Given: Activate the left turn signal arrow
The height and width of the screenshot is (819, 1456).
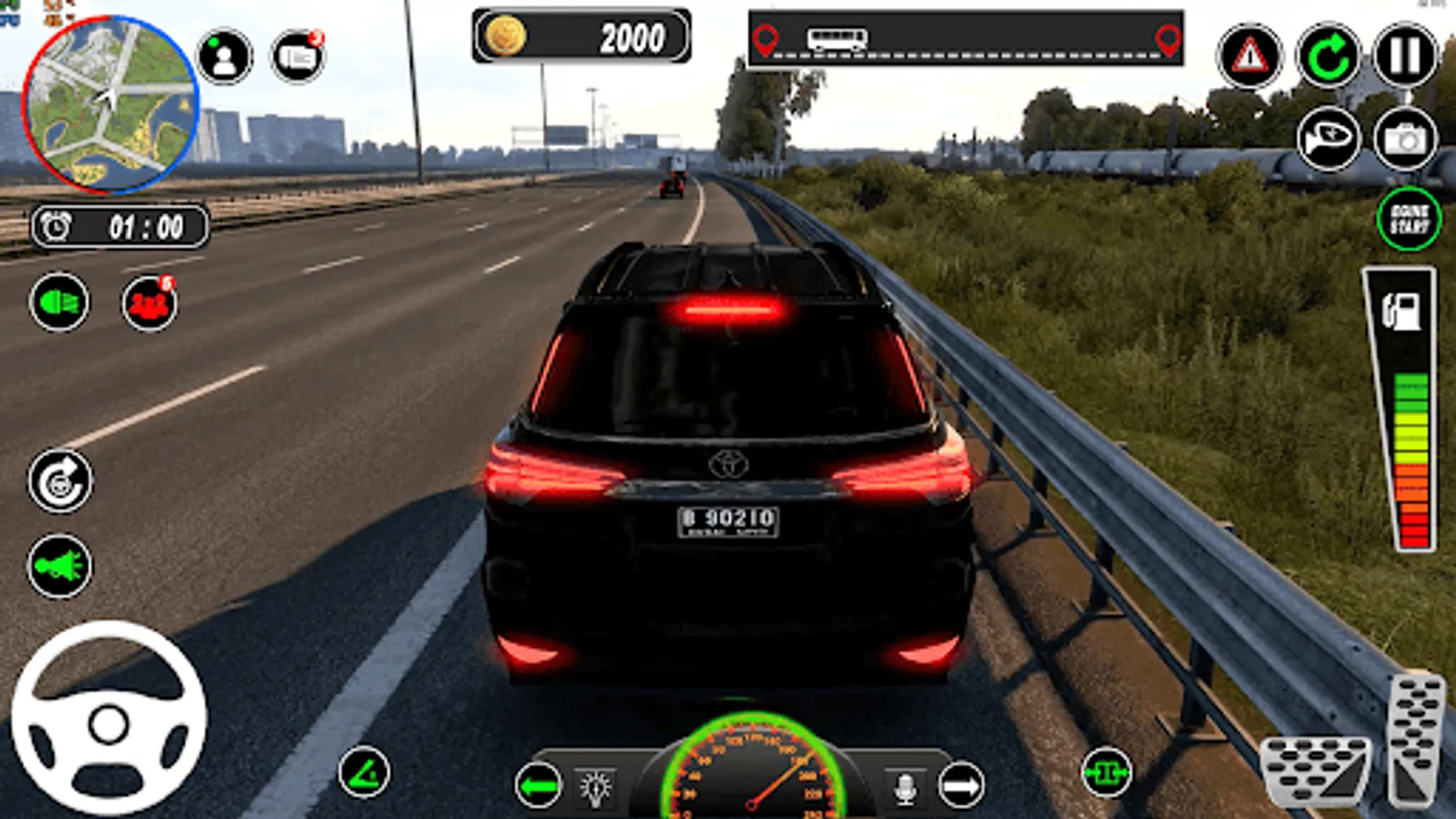Looking at the screenshot, I should 538,785.
